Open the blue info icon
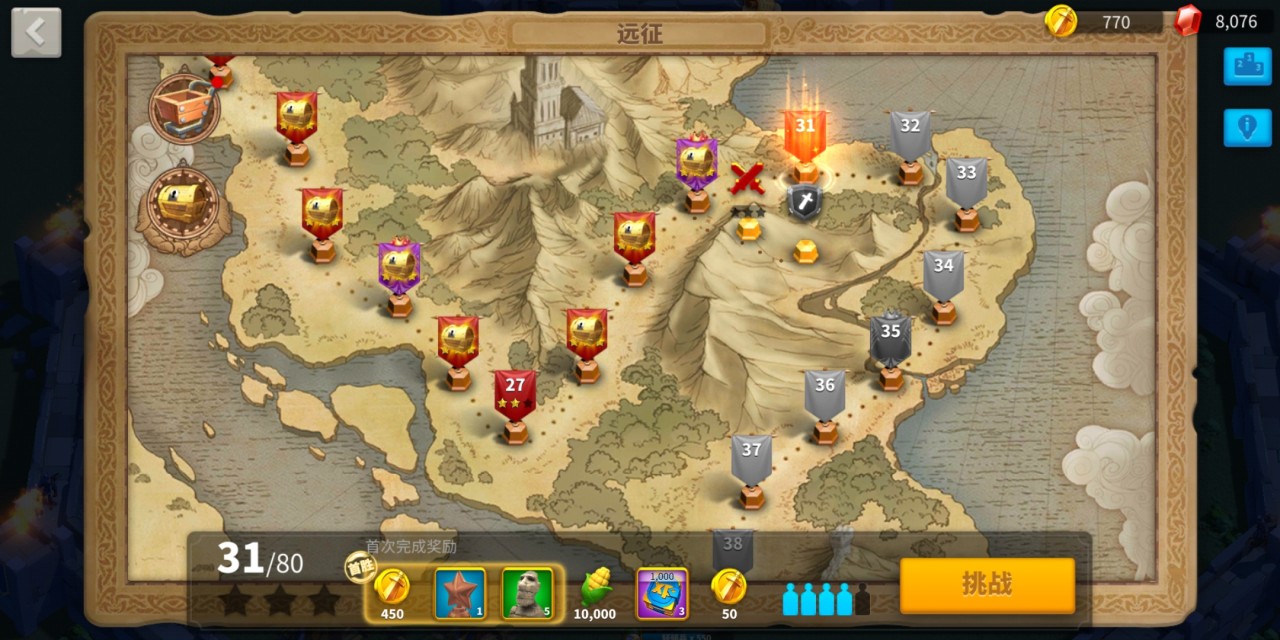 (x=1247, y=128)
